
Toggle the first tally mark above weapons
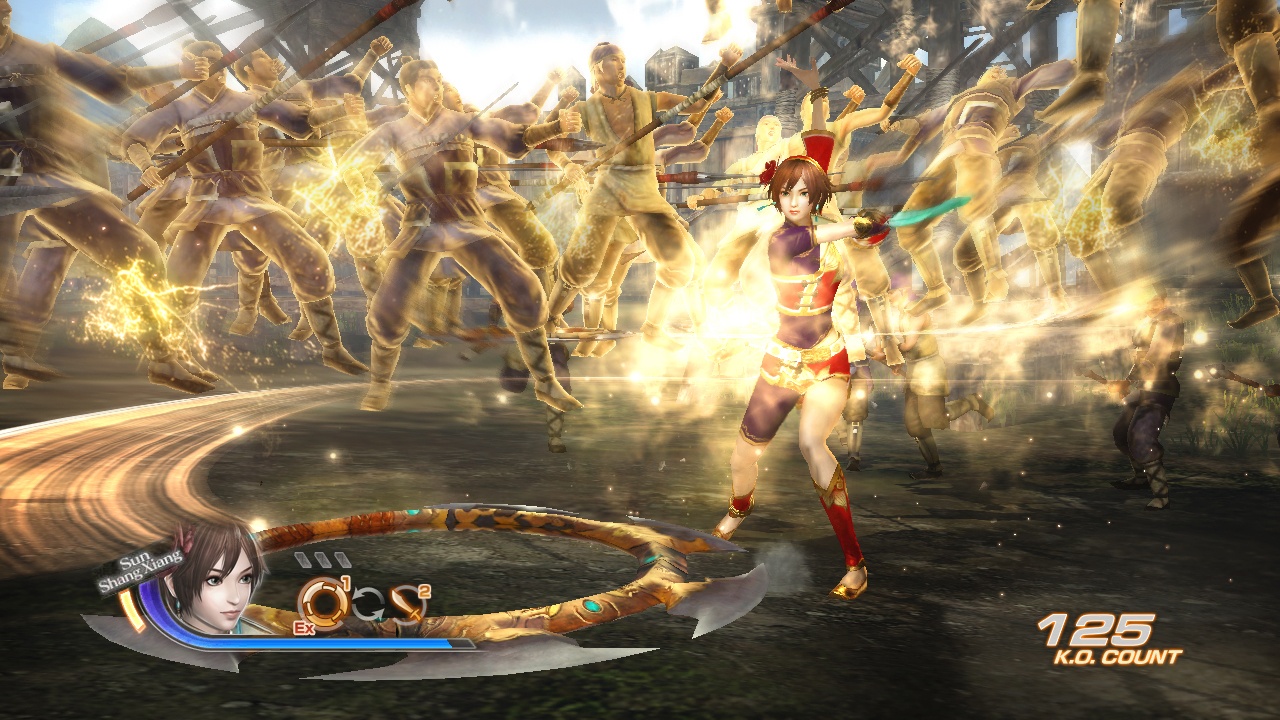click(303, 557)
